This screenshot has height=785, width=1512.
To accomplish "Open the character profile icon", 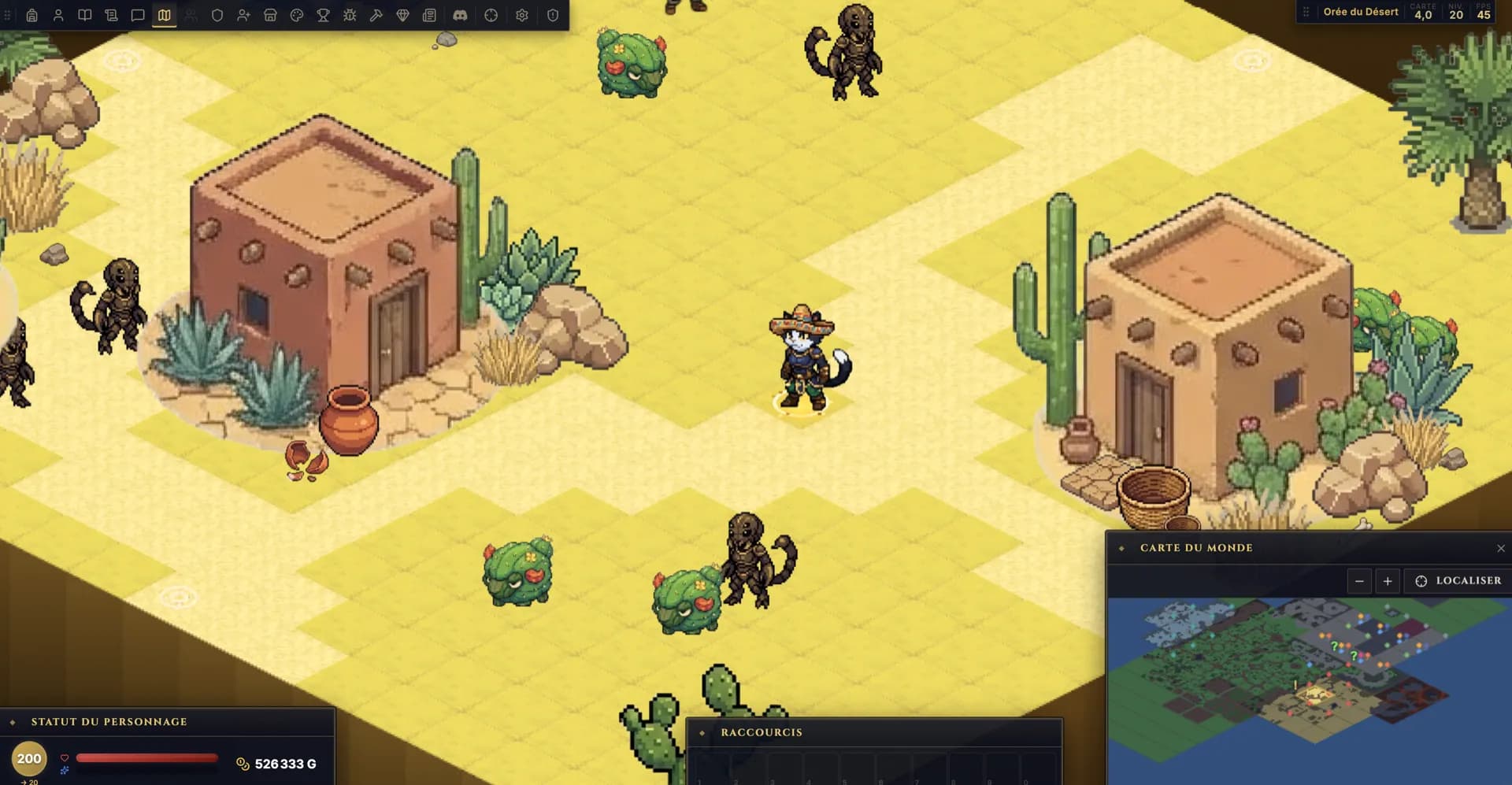I will point(59,15).
